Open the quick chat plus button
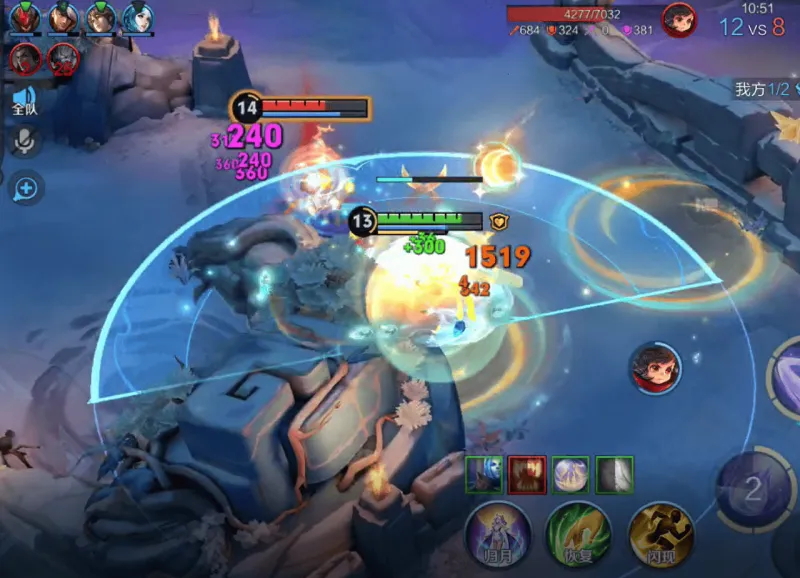Image resolution: width=800 pixels, height=578 pixels. (x=25, y=187)
